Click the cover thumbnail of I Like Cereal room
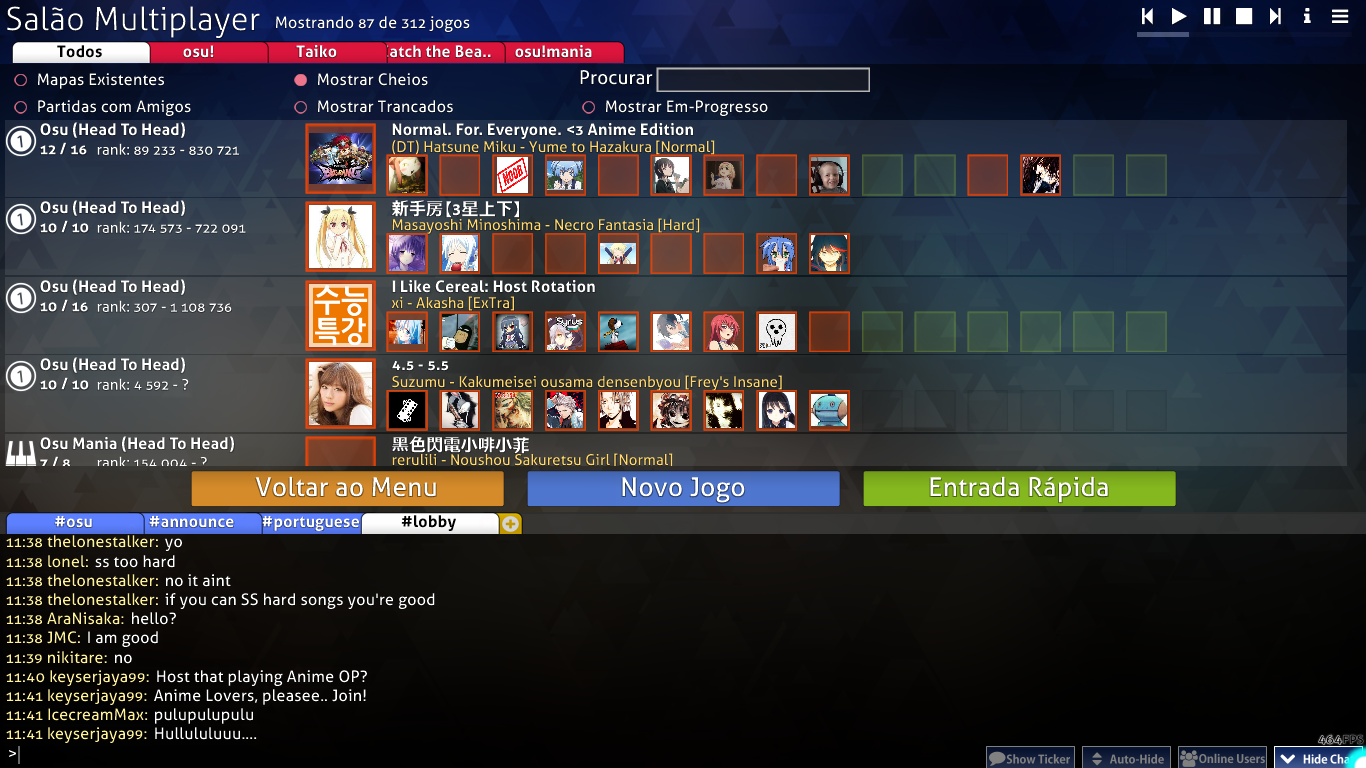 (340, 316)
